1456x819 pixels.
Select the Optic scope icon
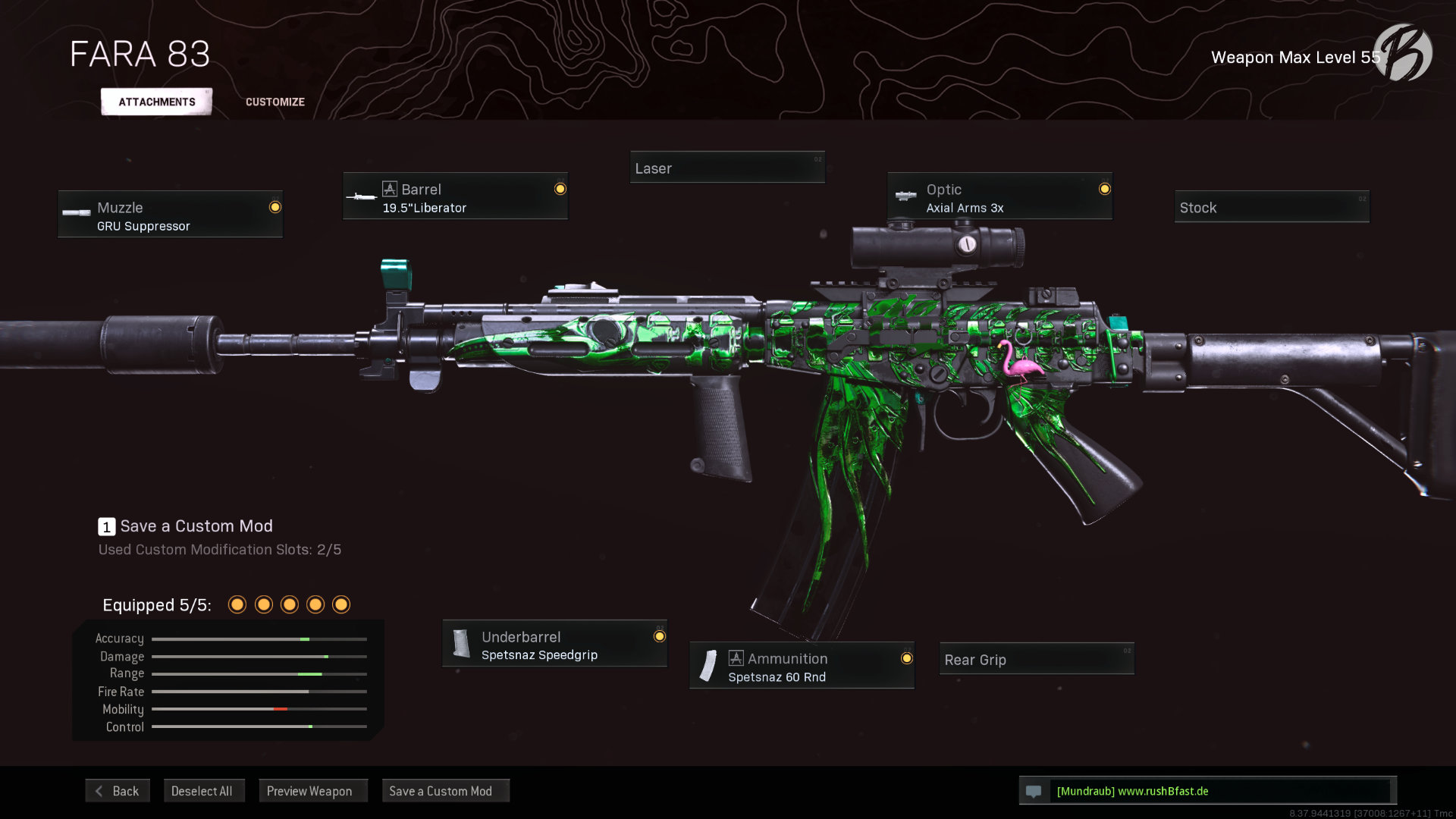pos(905,196)
